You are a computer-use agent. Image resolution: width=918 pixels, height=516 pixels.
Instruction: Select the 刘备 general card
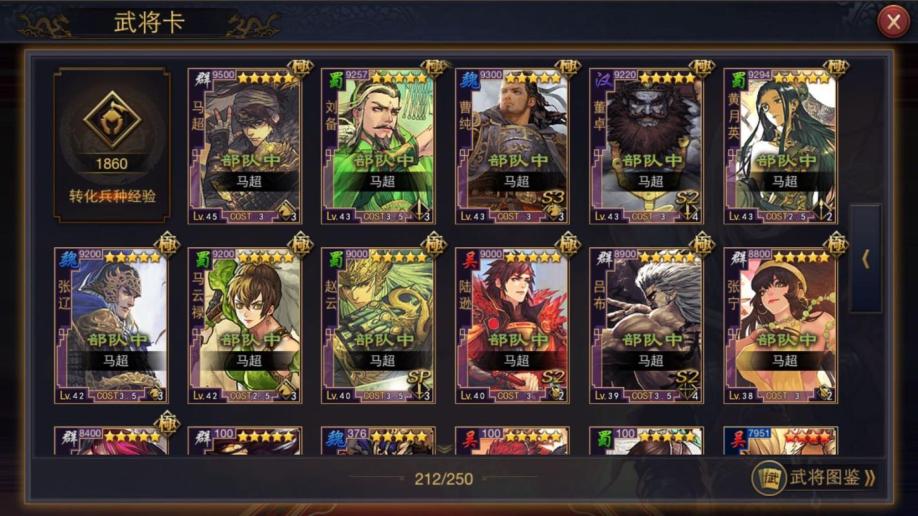click(x=378, y=145)
